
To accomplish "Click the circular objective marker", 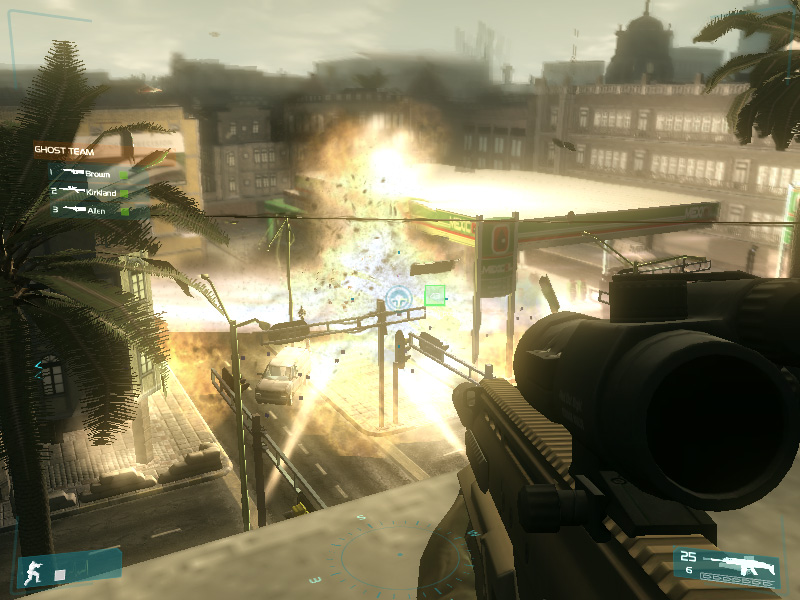I will click(x=399, y=296).
